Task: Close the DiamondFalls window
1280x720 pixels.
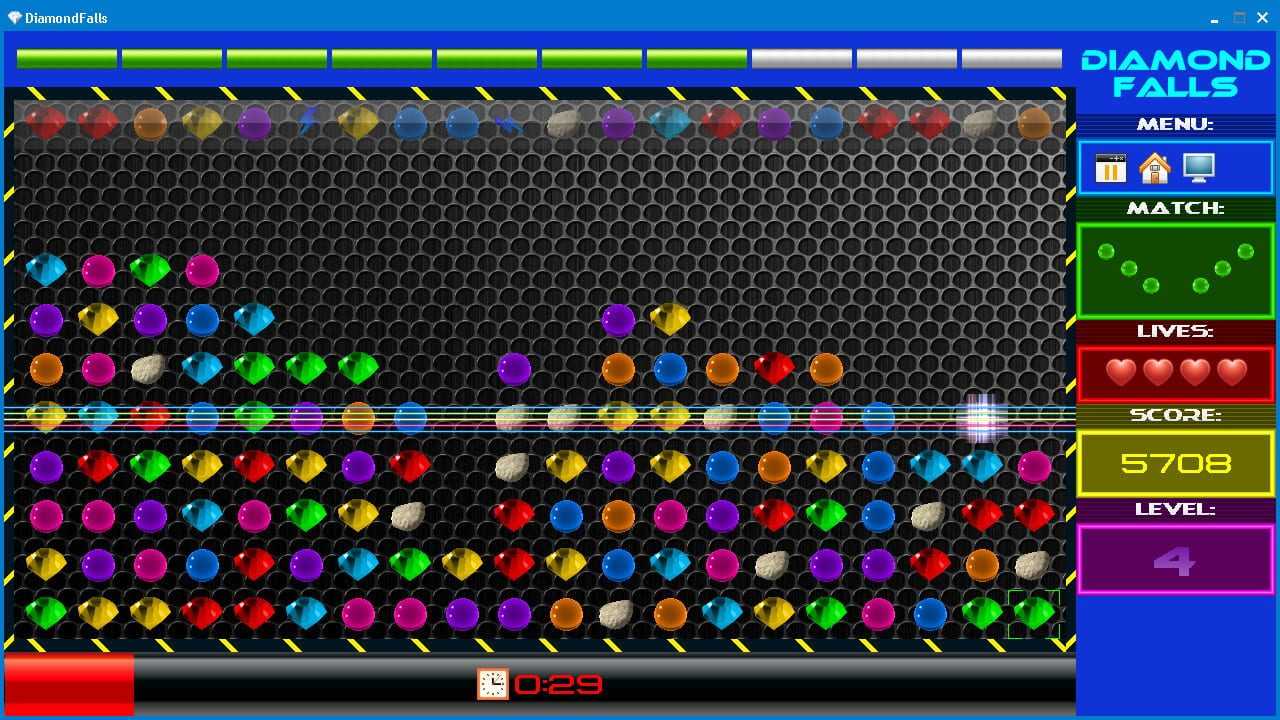Action: click(x=1262, y=17)
